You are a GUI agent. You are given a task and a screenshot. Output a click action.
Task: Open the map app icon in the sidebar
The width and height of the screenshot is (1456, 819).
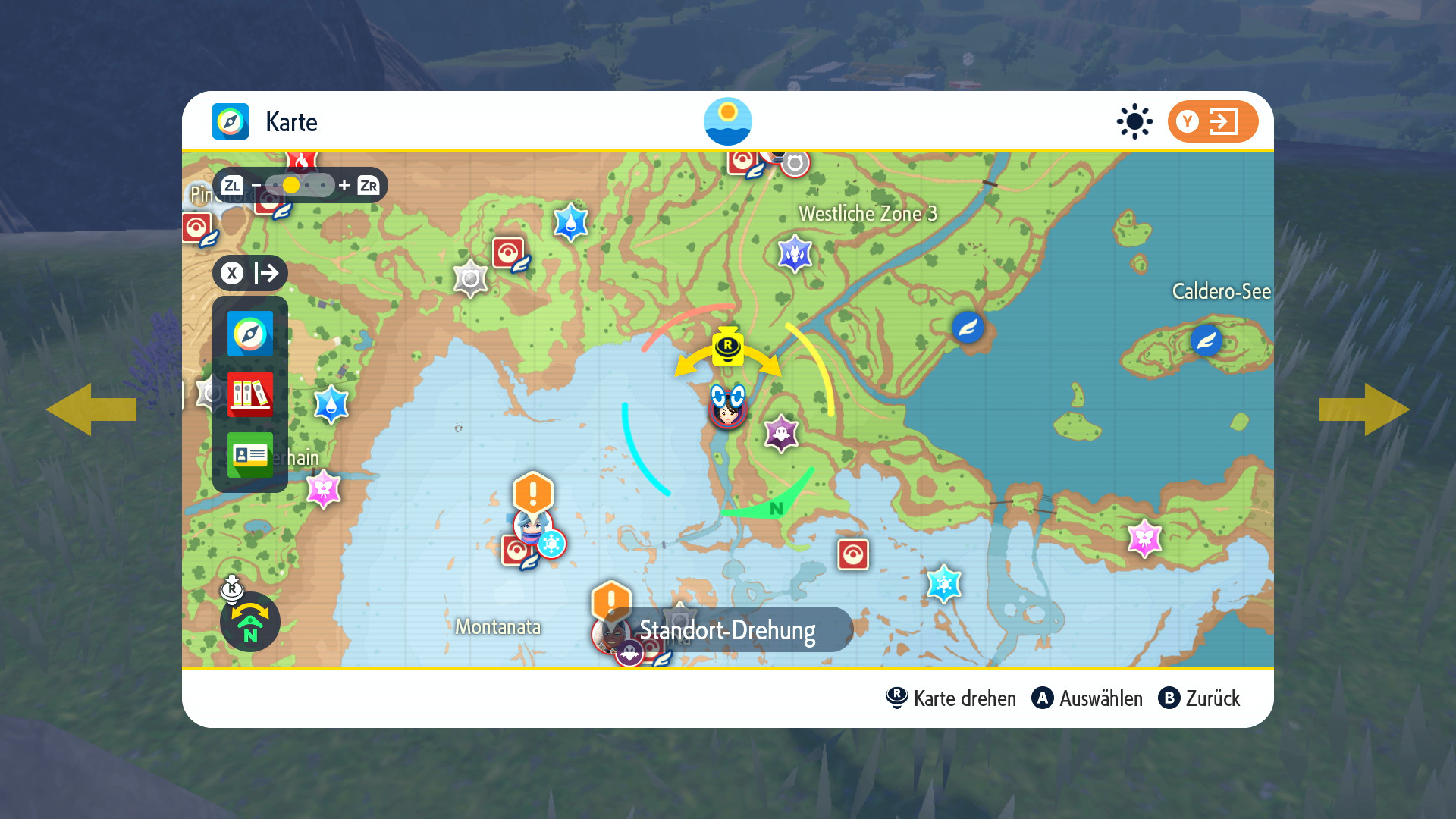tap(249, 334)
